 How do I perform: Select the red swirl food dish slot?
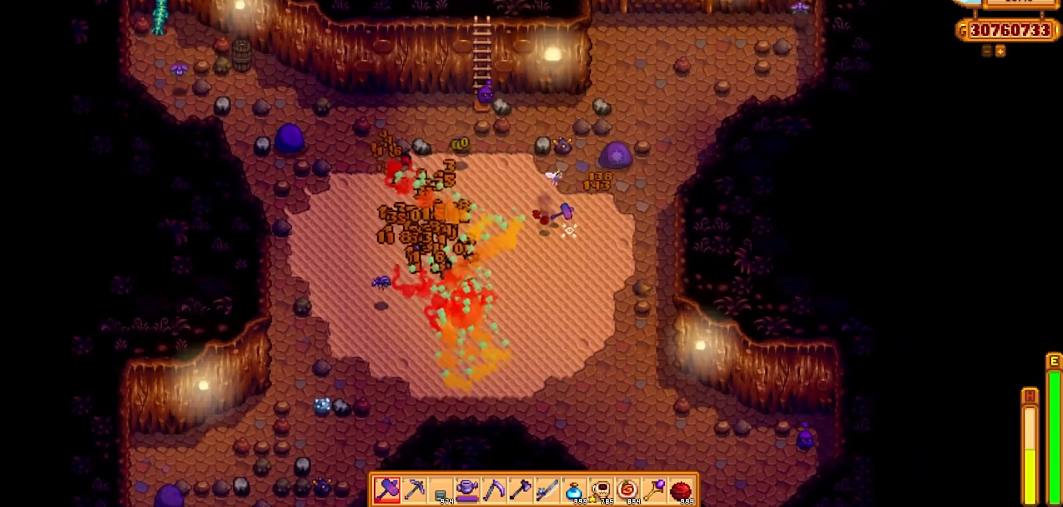pos(627,490)
